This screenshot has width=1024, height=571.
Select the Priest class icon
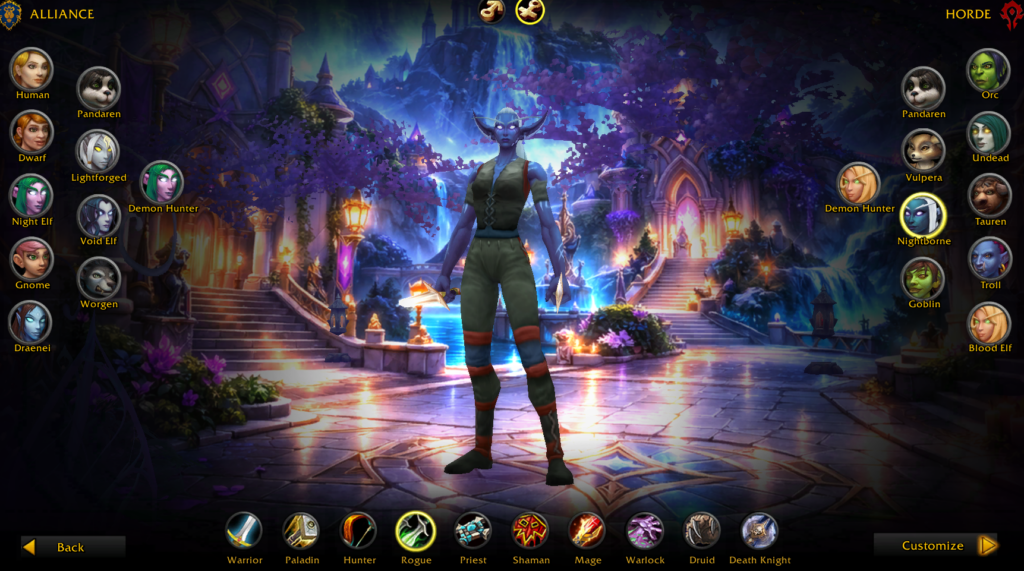coord(473,530)
